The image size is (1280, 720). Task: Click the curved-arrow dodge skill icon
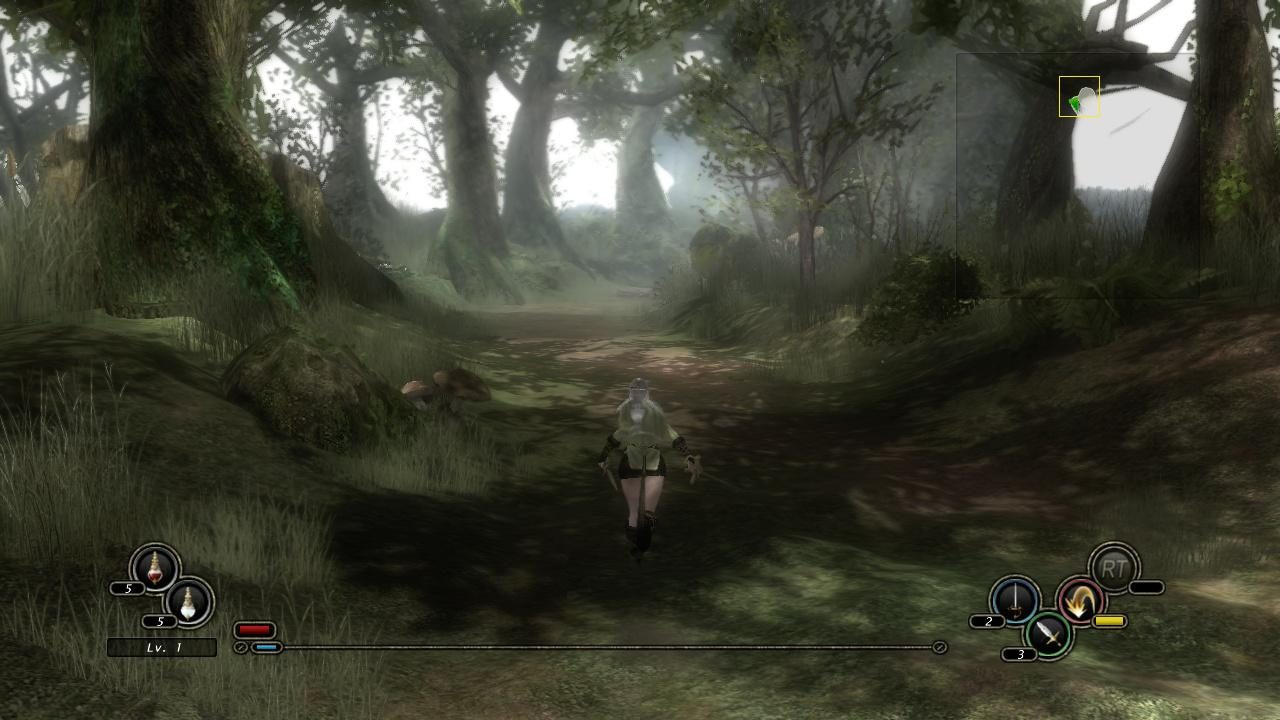[1080, 600]
